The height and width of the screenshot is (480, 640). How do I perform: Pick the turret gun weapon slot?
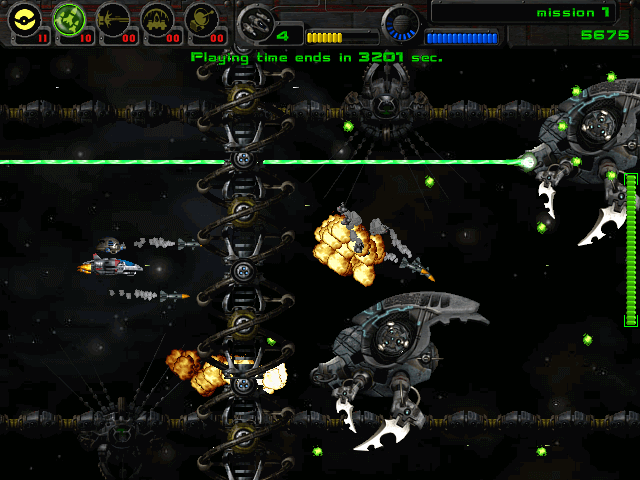(202, 20)
